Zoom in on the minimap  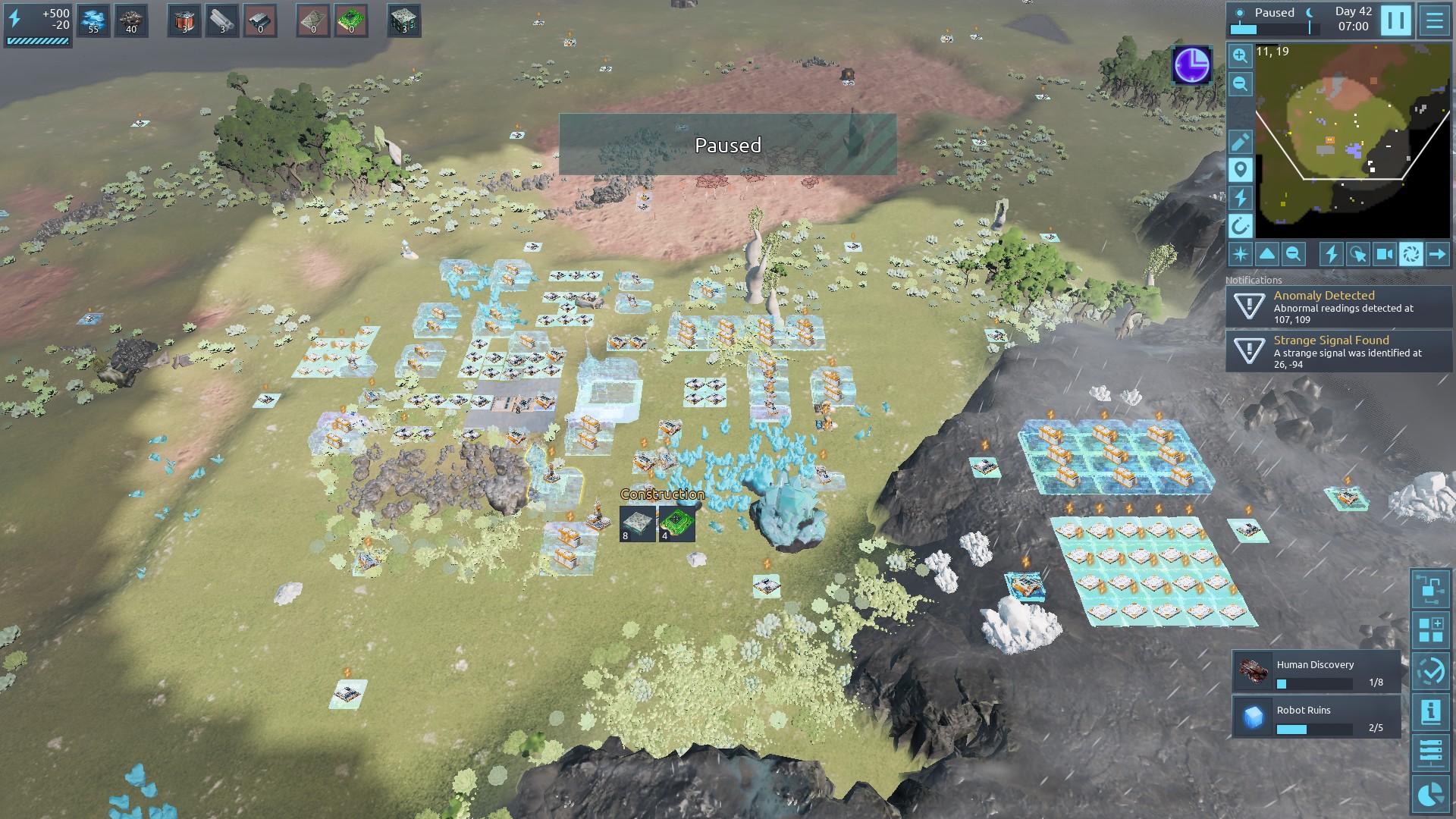1240,55
